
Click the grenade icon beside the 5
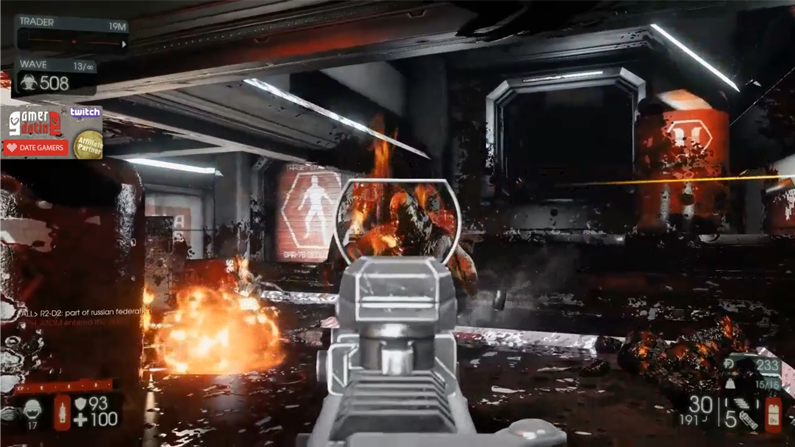749,420
